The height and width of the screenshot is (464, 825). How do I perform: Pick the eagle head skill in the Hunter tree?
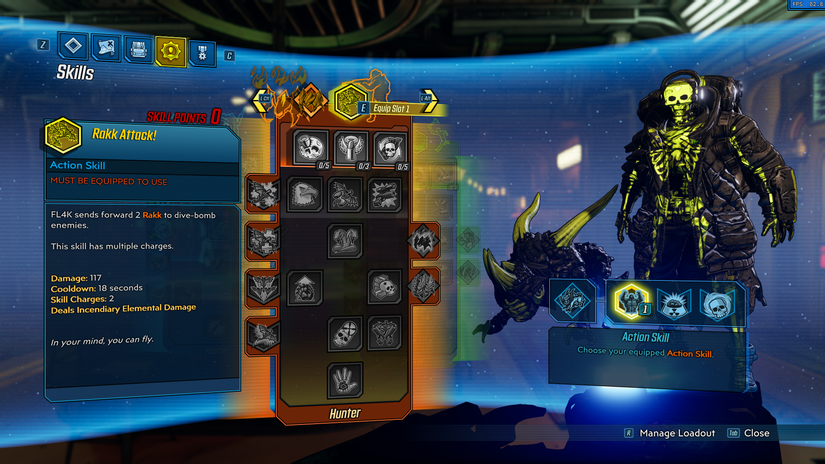(305, 194)
